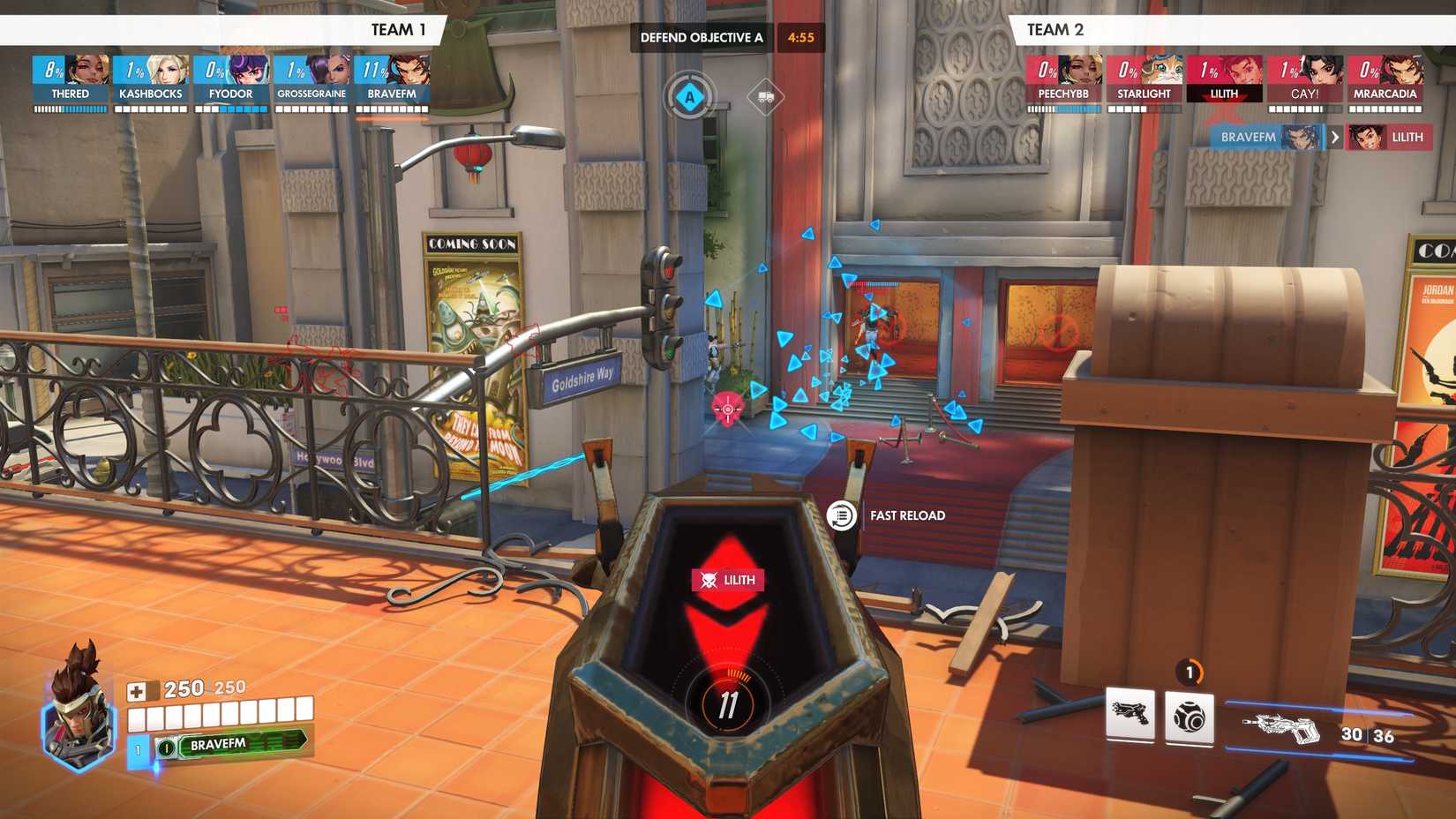This screenshot has width=1456, height=819.
Task: Click the payload vehicle icon near the objective
Action: [764, 96]
